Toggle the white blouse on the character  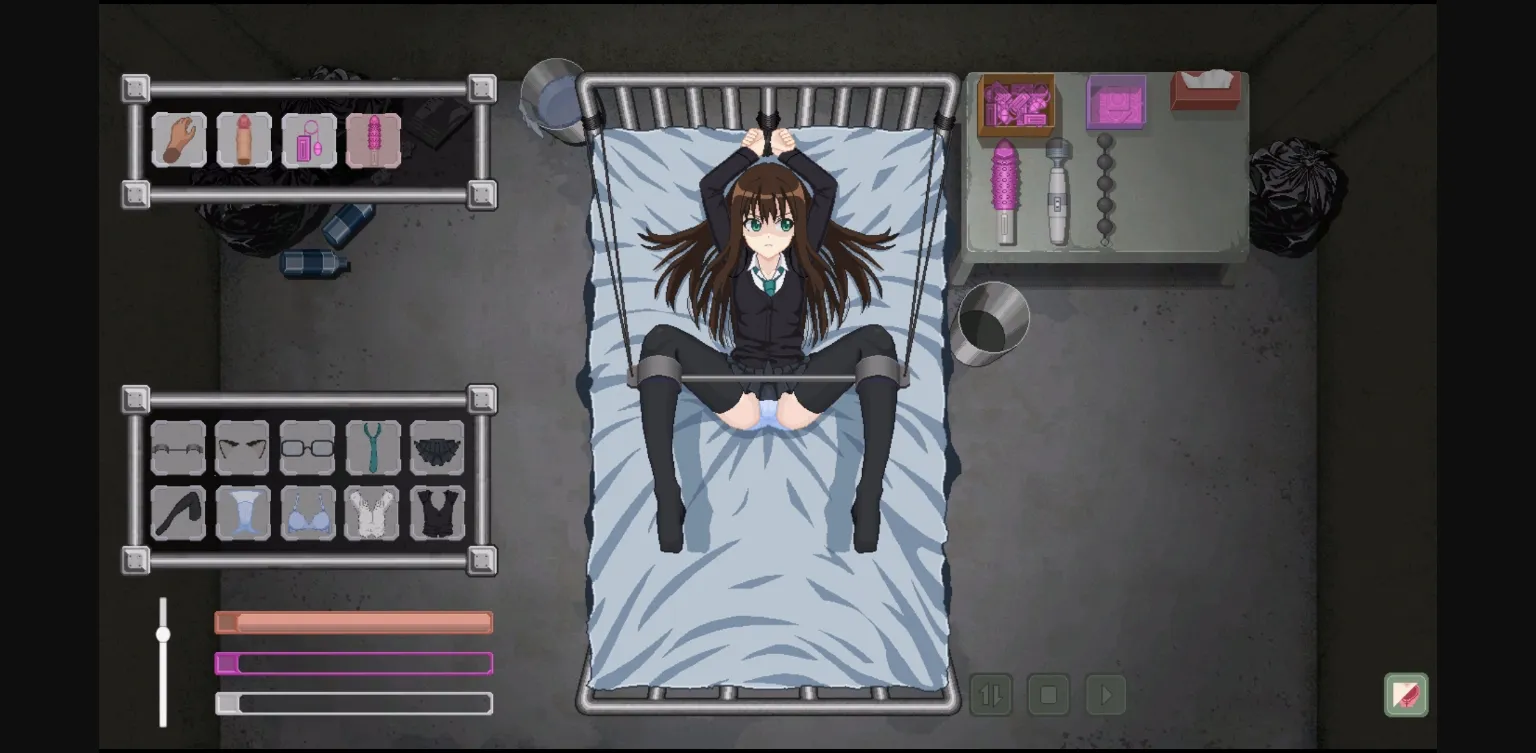373,512
